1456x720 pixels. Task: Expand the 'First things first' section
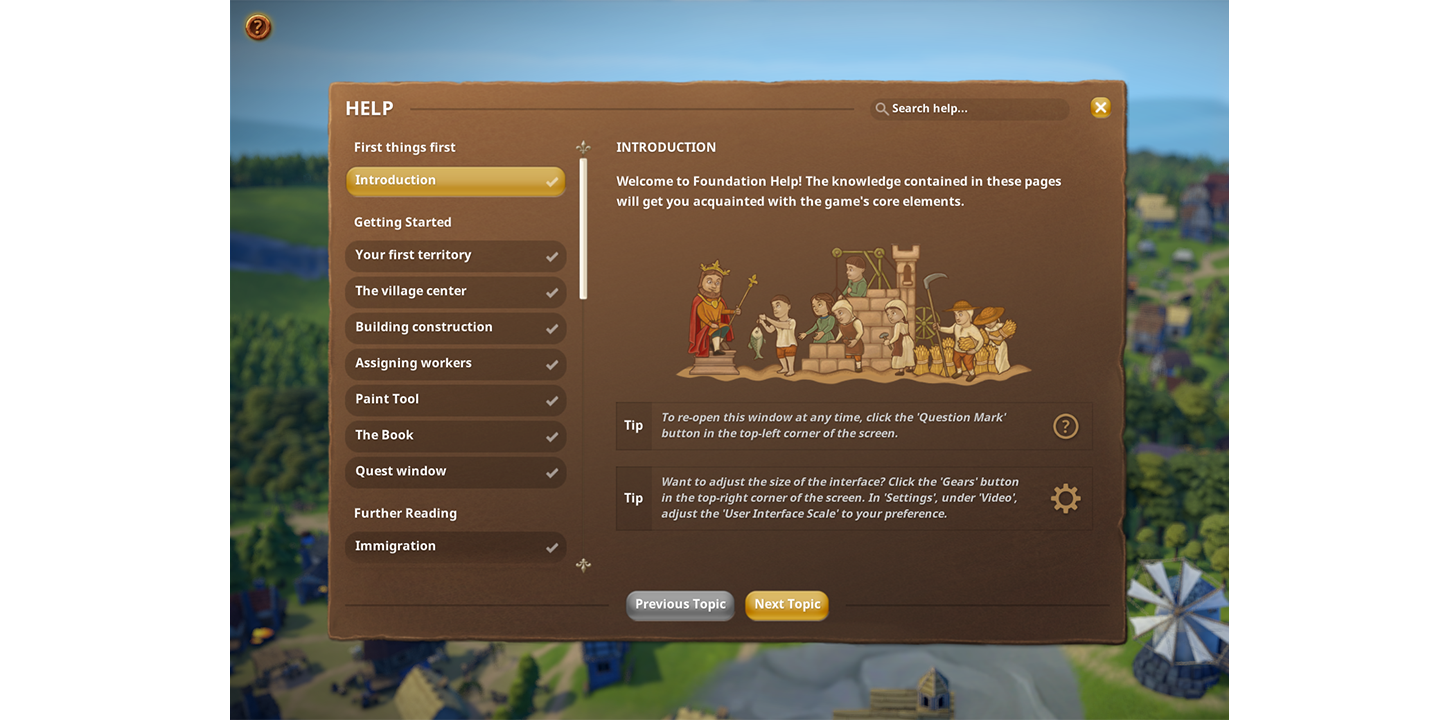[x=404, y=147]
